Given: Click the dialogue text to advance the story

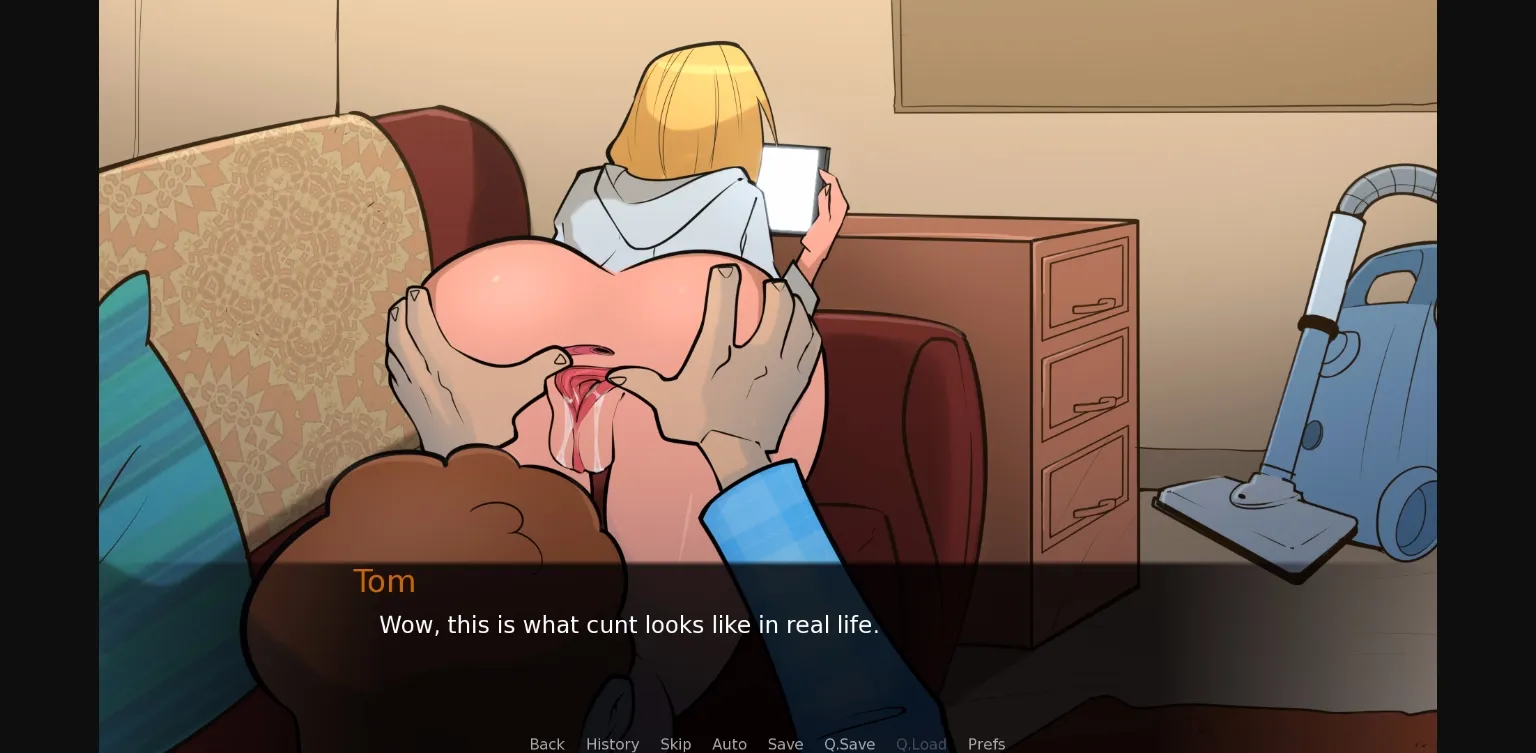Looking at the screenshot, I should click(x=629, y=624).
